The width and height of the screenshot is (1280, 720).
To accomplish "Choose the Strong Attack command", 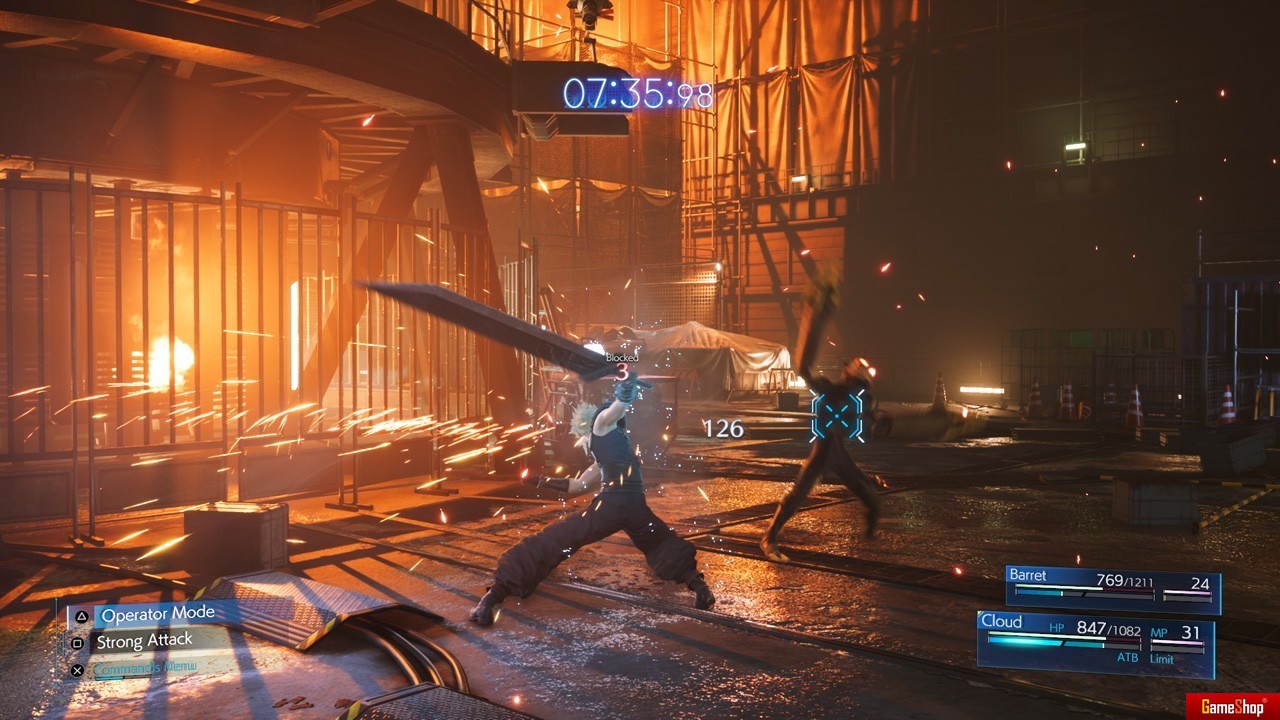I will pos(145,641).
